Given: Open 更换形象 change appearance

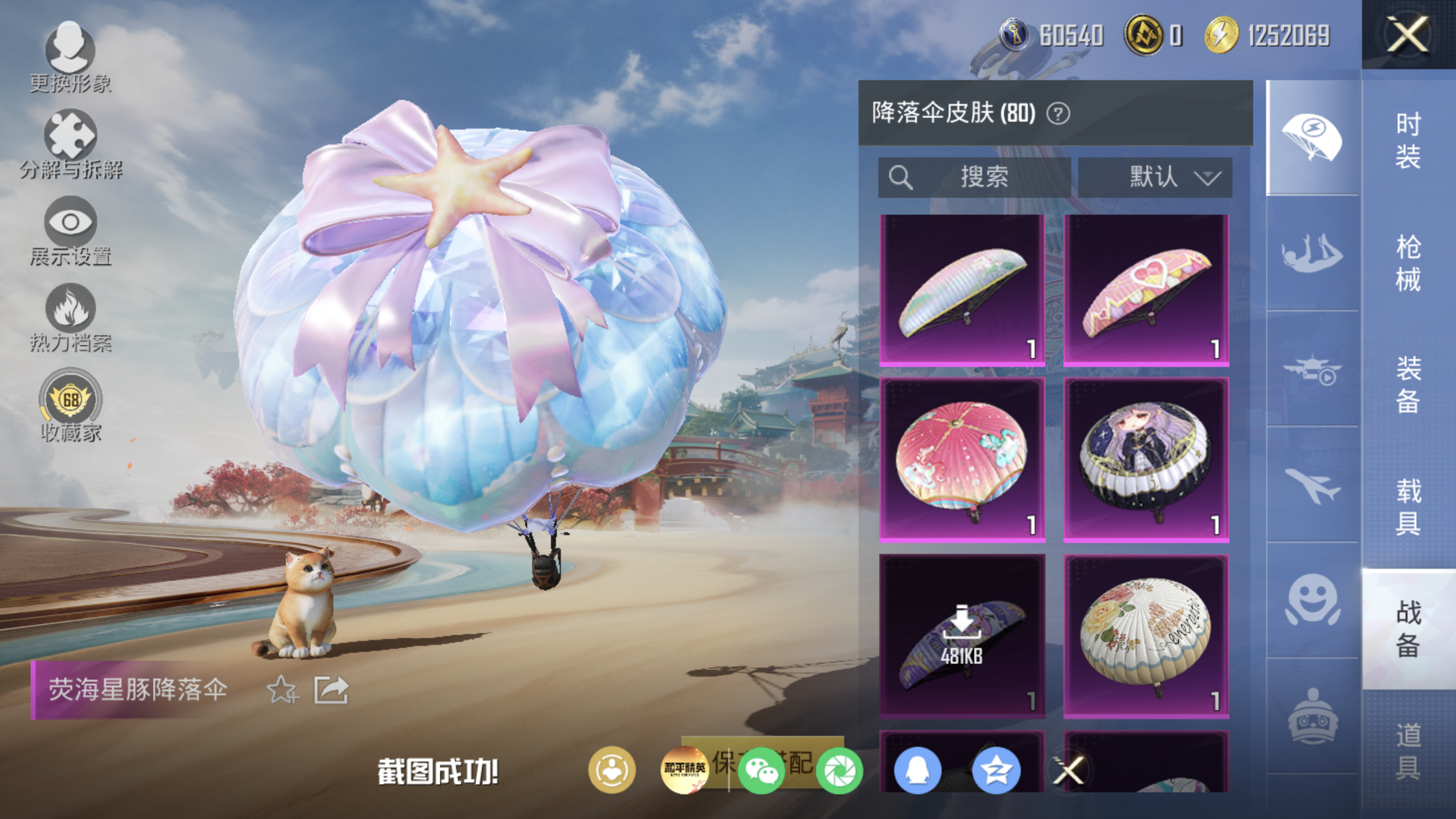Looking at the screenshot, I should tap(70, 57).
